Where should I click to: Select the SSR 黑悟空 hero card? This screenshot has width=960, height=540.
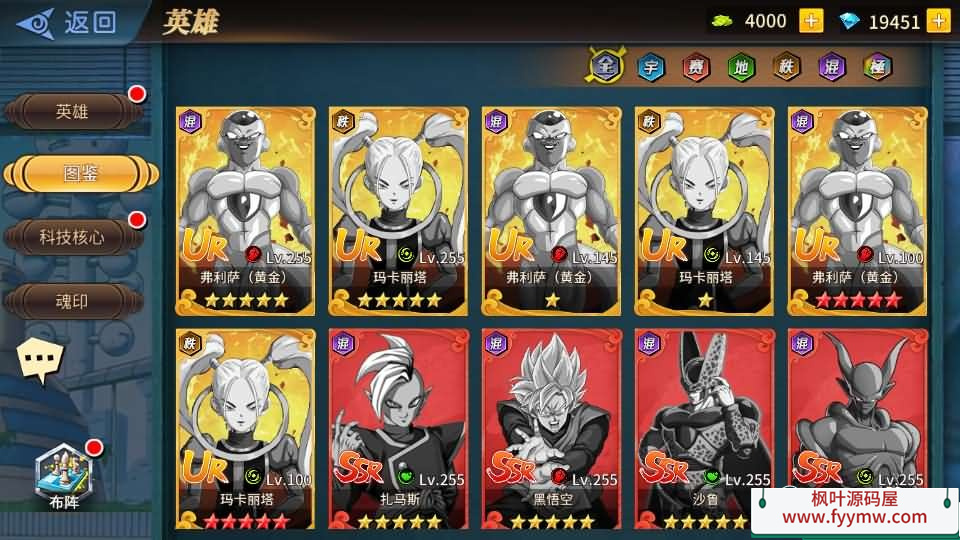click(551, 427)
